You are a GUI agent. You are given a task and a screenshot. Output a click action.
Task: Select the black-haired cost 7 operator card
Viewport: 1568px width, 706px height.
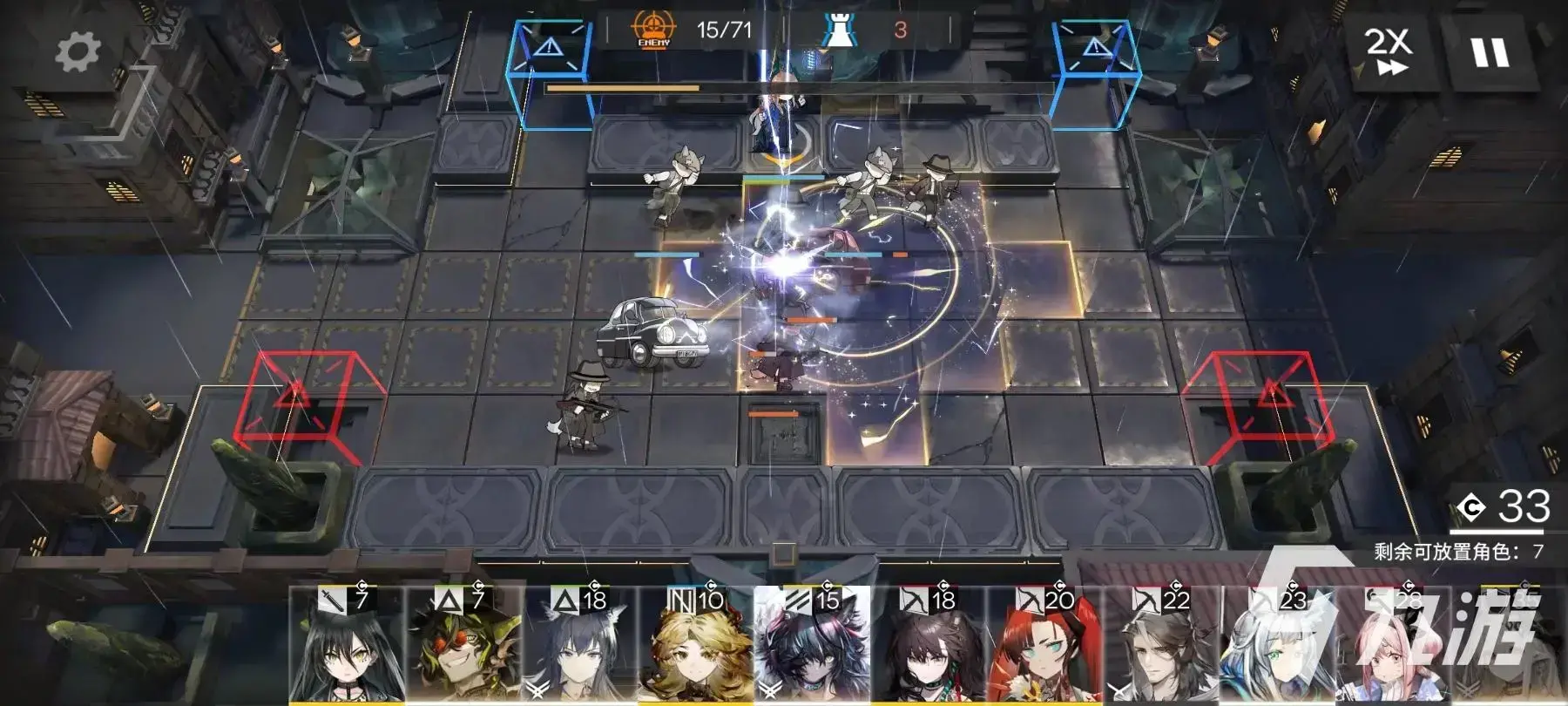coord(348,647)
